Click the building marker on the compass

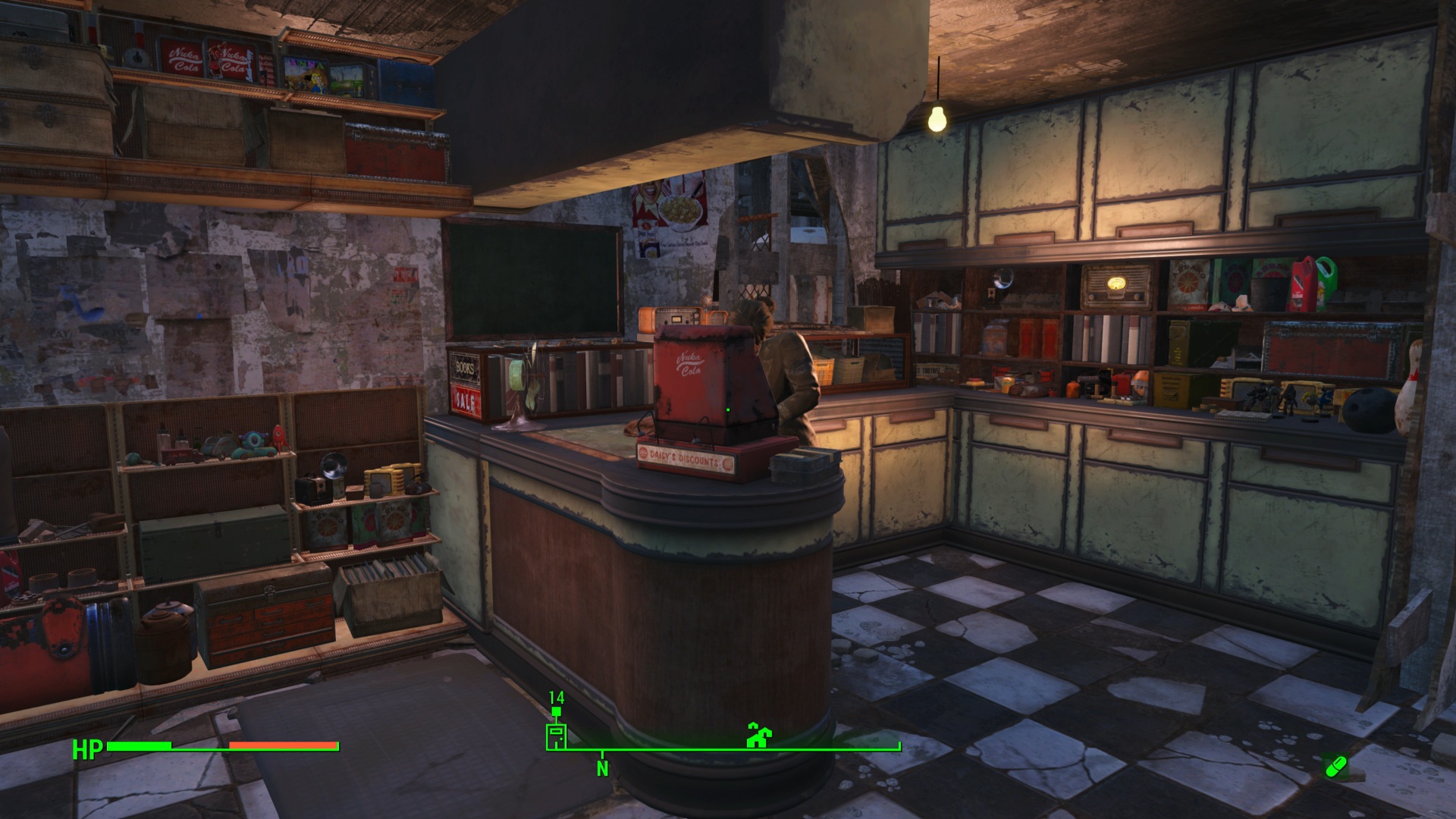[556, 736]
